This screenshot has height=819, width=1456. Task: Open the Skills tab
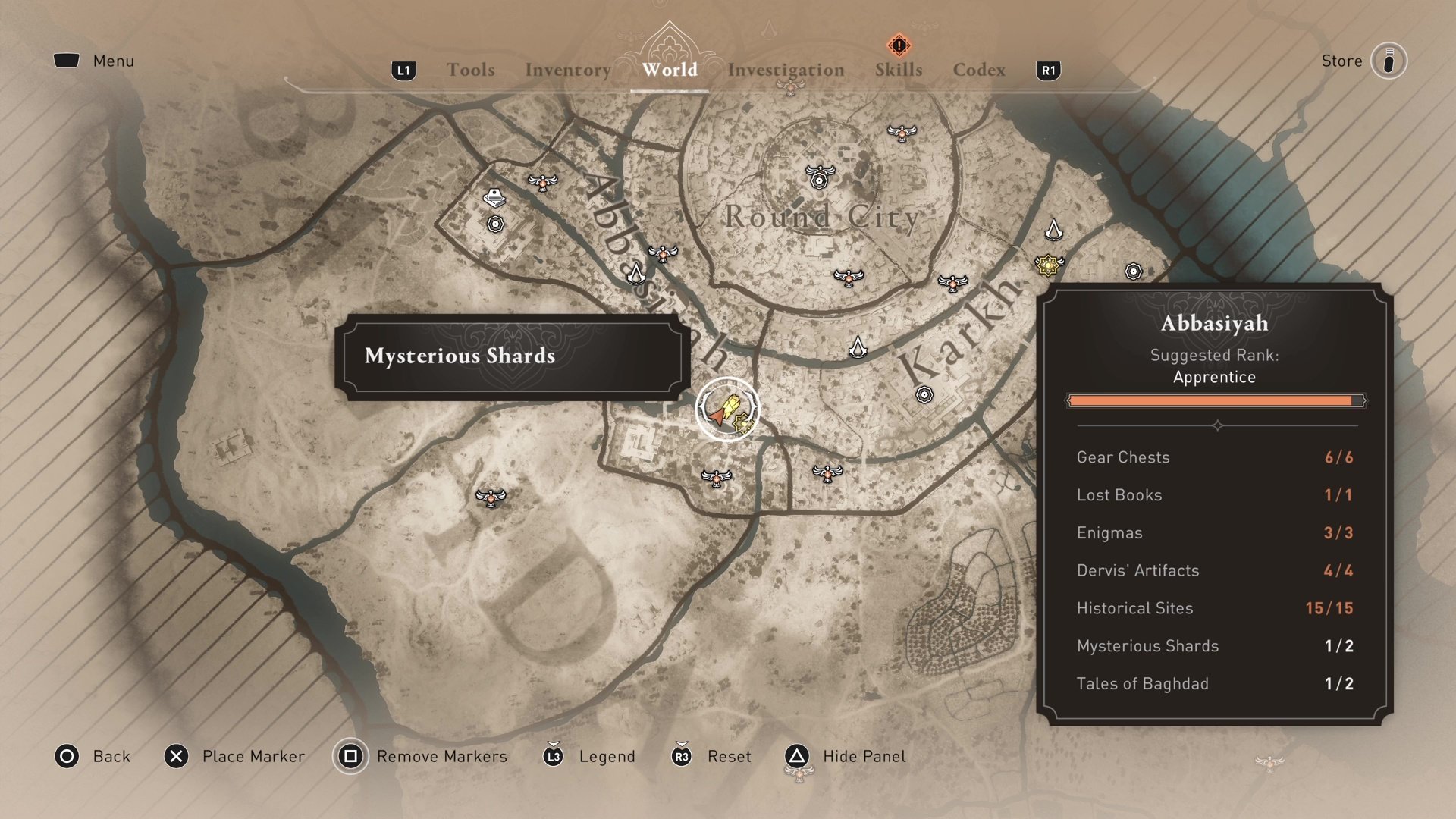899,70
